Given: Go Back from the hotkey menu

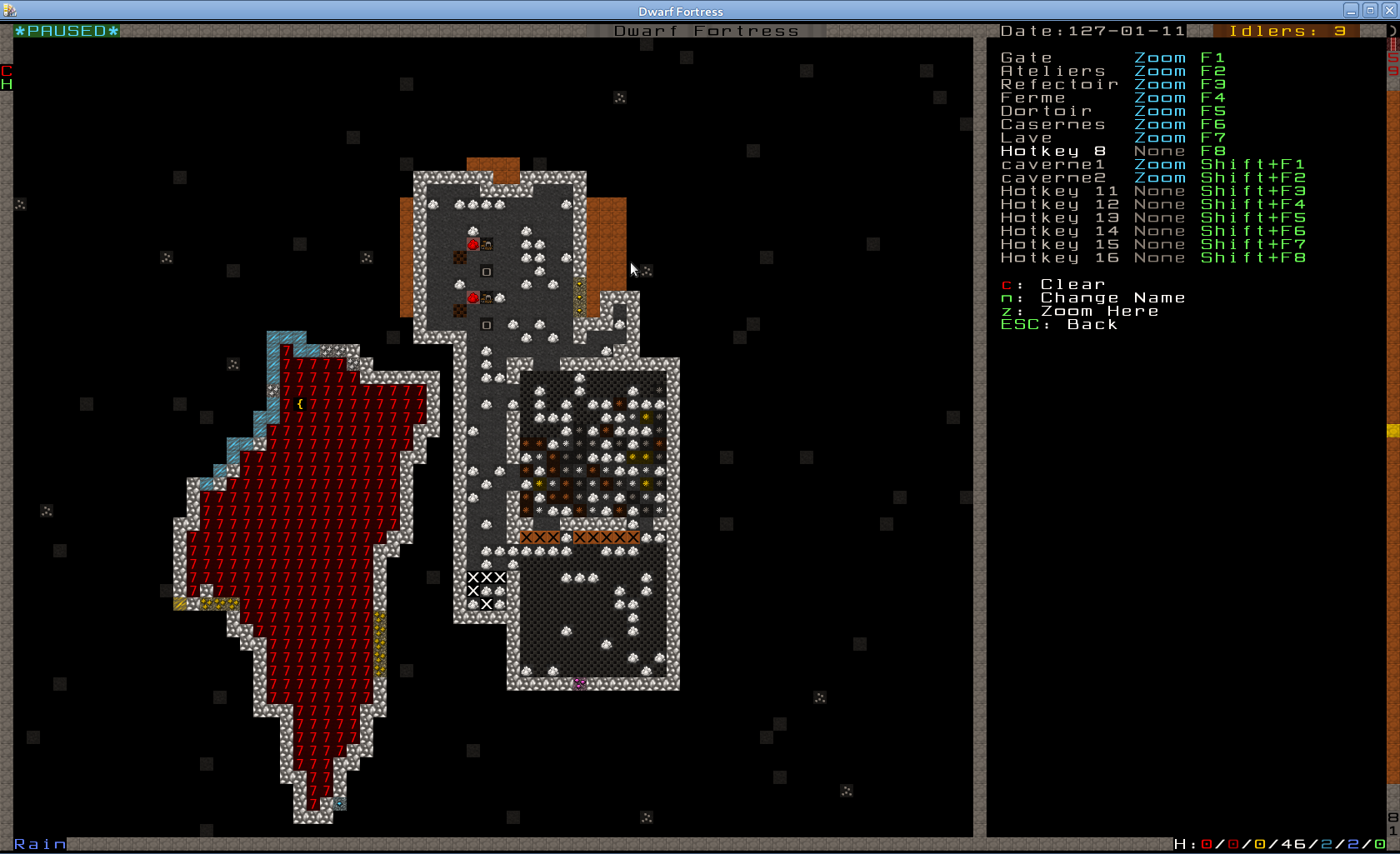Looking at the screenshot, I should (1092, 324).
